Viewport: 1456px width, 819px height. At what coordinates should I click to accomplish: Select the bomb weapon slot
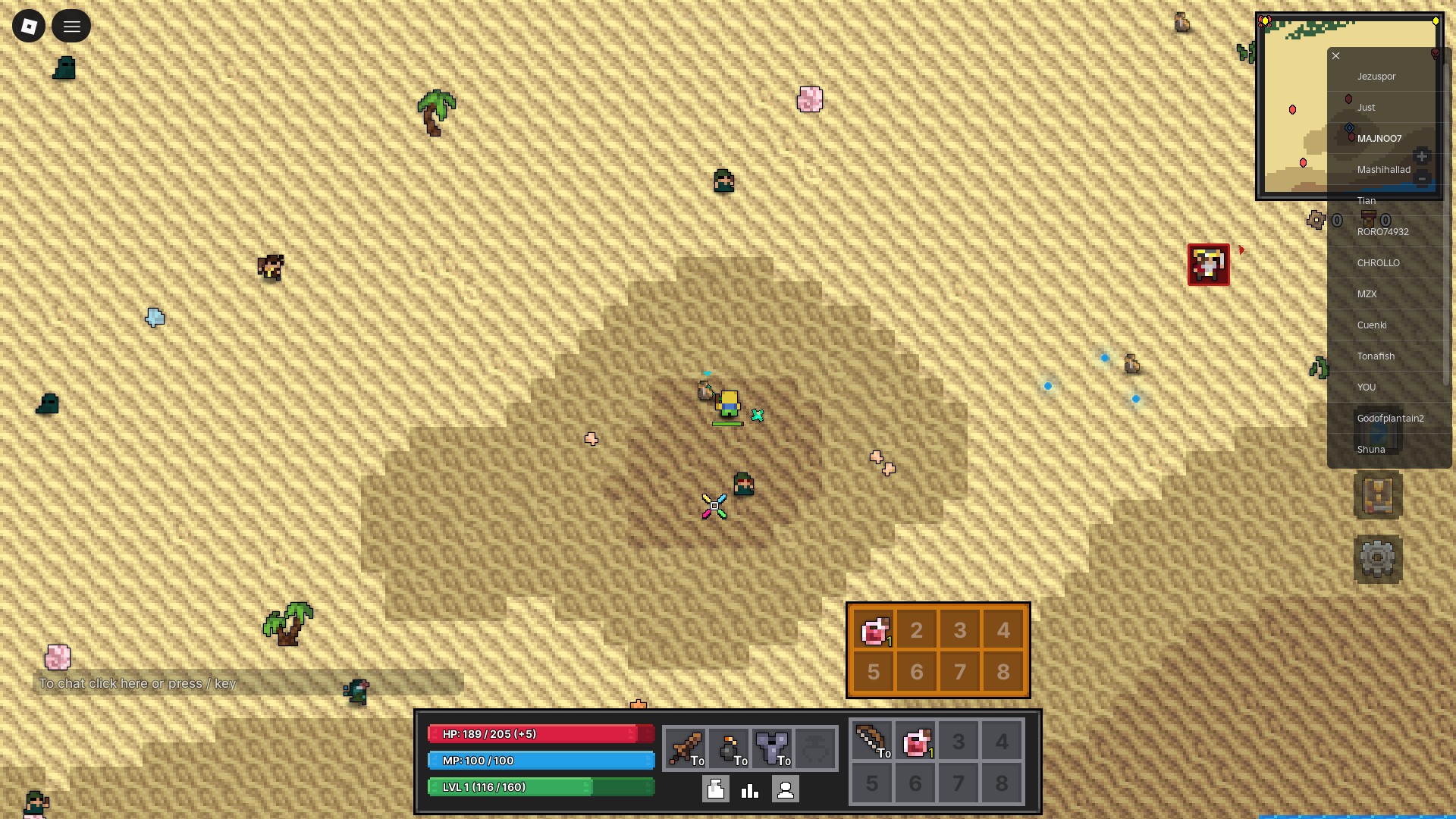coord(730,747)
